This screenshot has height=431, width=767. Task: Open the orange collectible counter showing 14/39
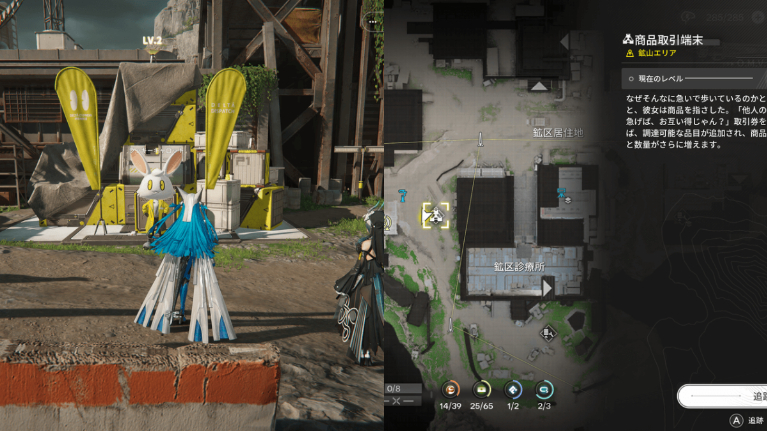pyautogui.click(x=451, y=389)
